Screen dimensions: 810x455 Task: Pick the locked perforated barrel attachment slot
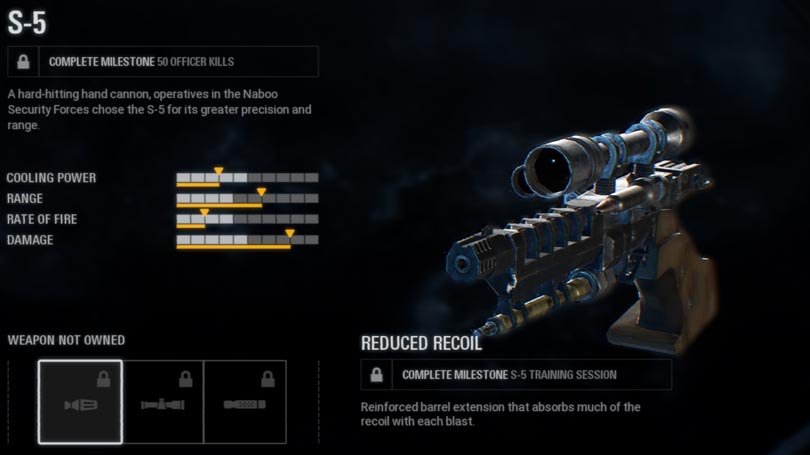[245, 402]
